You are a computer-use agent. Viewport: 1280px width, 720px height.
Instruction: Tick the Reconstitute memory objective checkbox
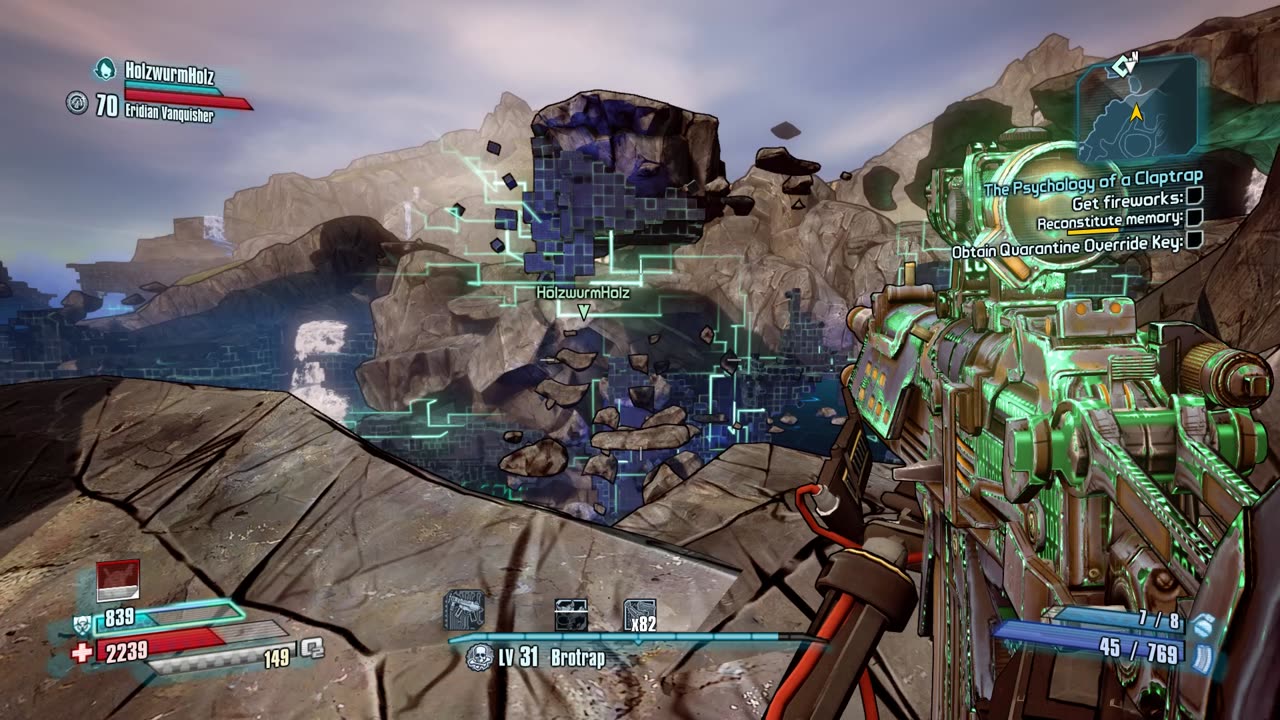click(x=1194, y=219)
